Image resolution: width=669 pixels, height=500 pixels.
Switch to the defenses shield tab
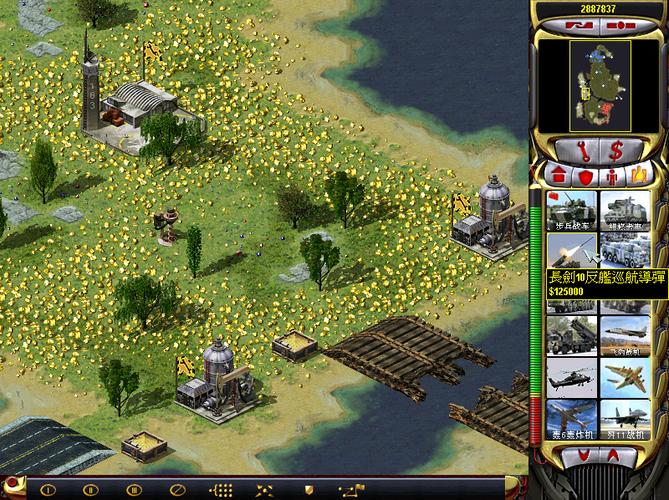(584, 176)
